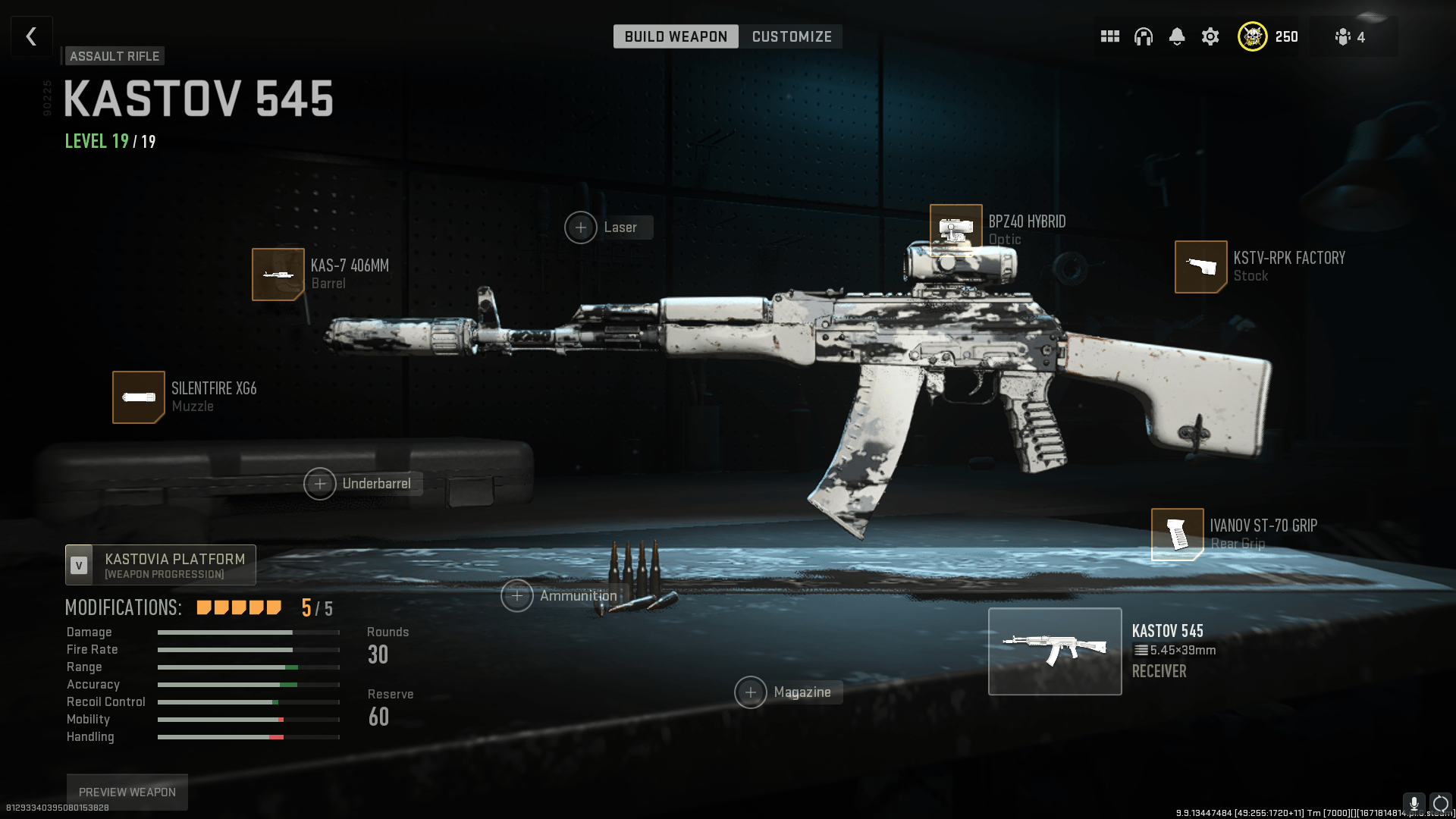Open the KAS-7 406MM barrel slot
1456x819 pixels.
278,275
